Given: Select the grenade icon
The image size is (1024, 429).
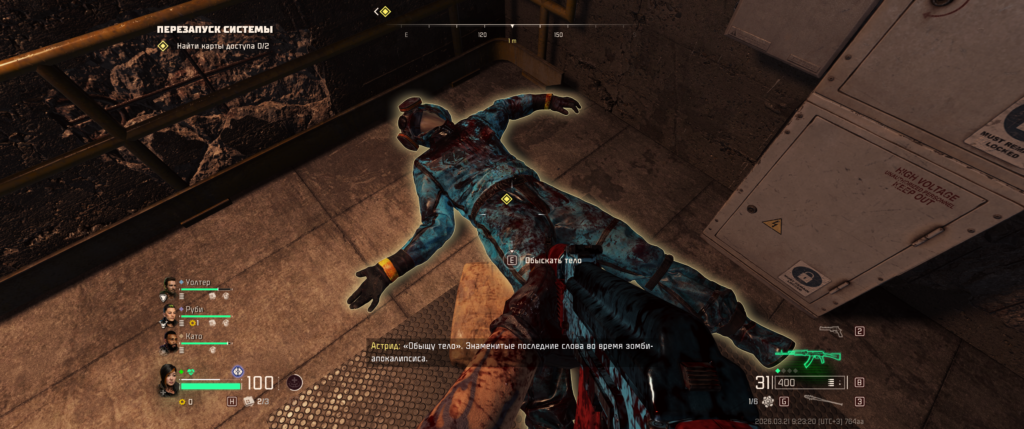Looking at the screenshot, I should coord(766,401).
